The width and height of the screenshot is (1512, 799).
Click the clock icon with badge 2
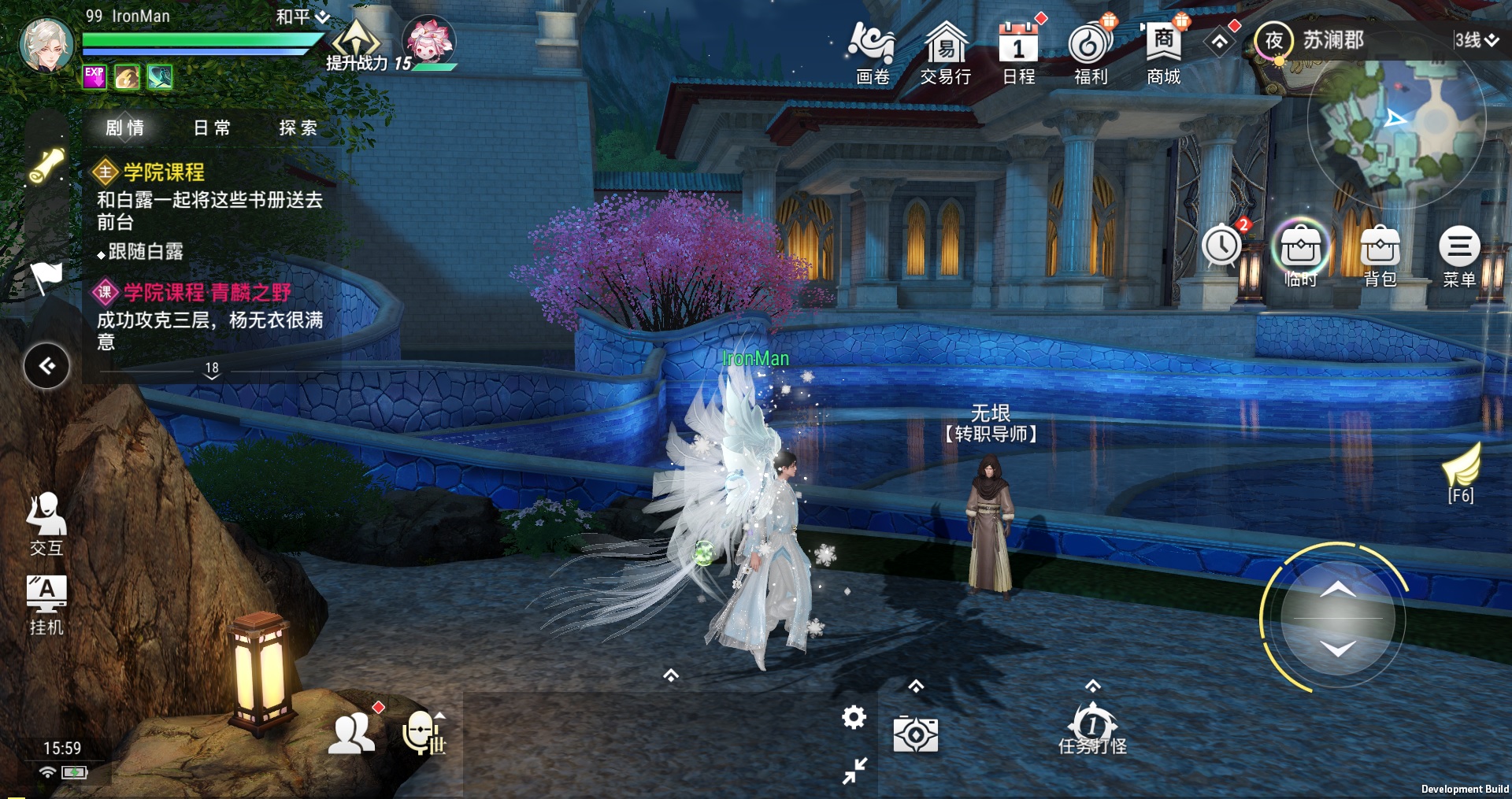[1222, 246]
